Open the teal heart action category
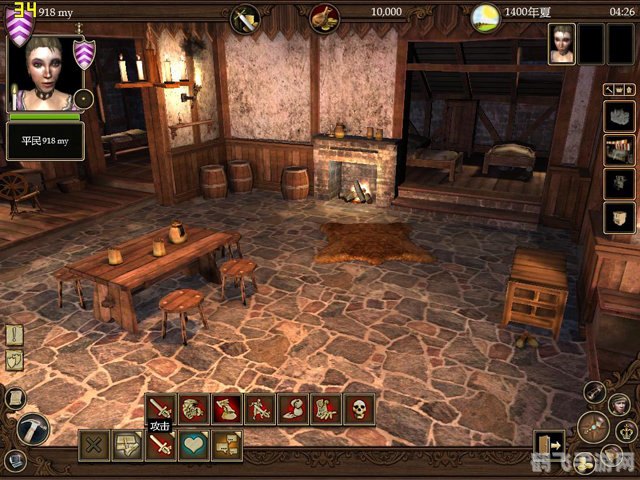Viewport: 640px width, 480px height. pos(193,445)
